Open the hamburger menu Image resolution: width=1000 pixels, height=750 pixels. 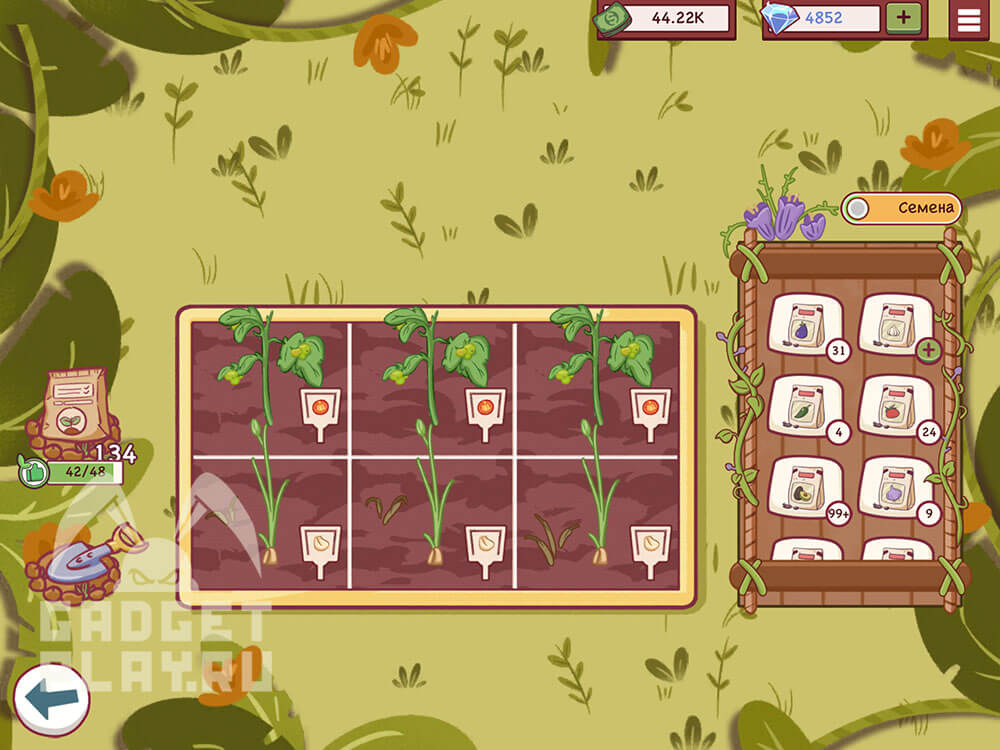tap(968, 19)
